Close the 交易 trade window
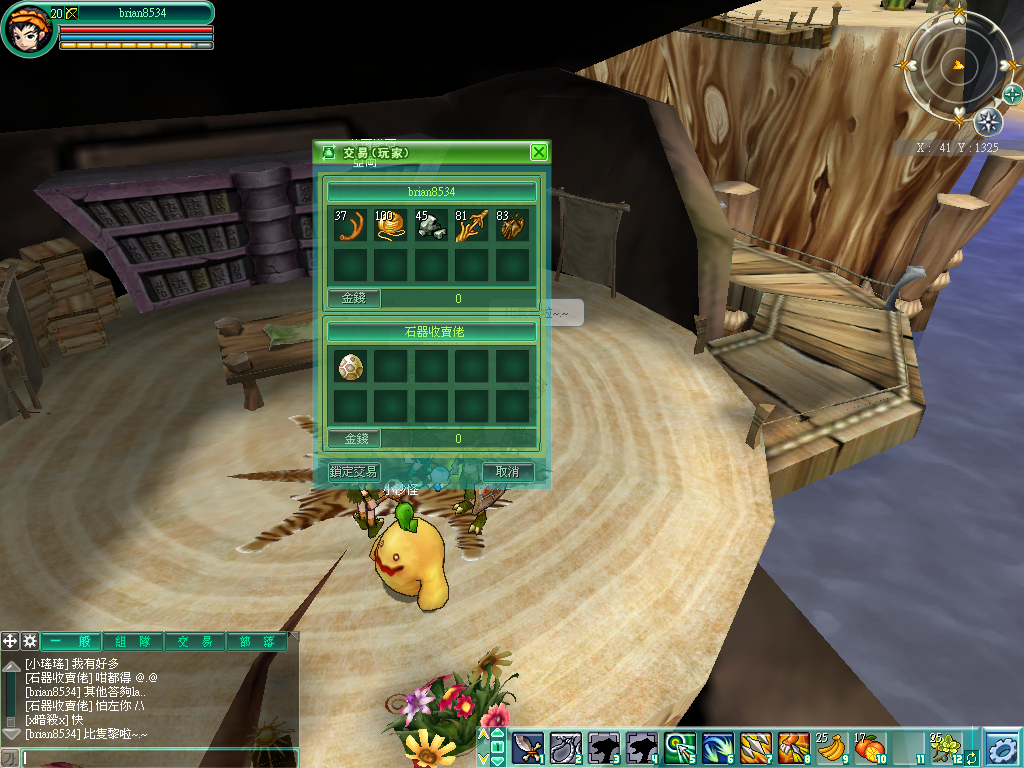 pyautogui.click(x=539, y=152)
